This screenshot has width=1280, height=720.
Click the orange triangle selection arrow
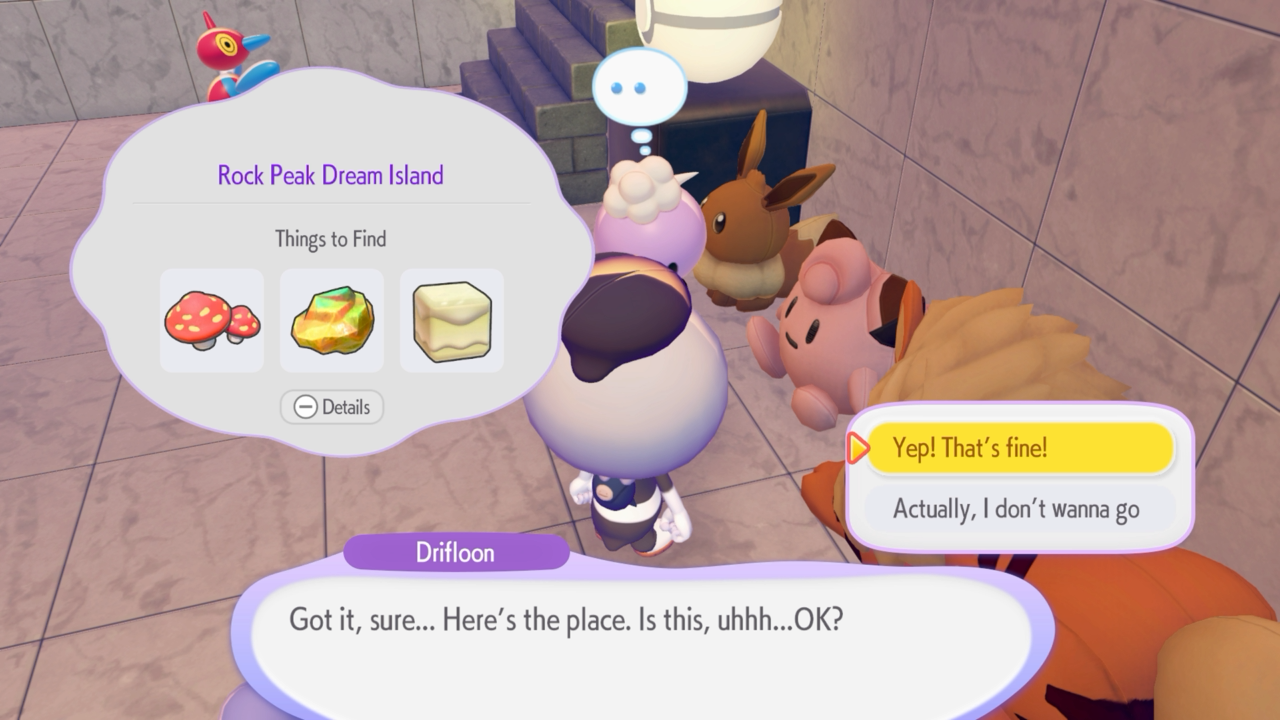pos(858,449)
